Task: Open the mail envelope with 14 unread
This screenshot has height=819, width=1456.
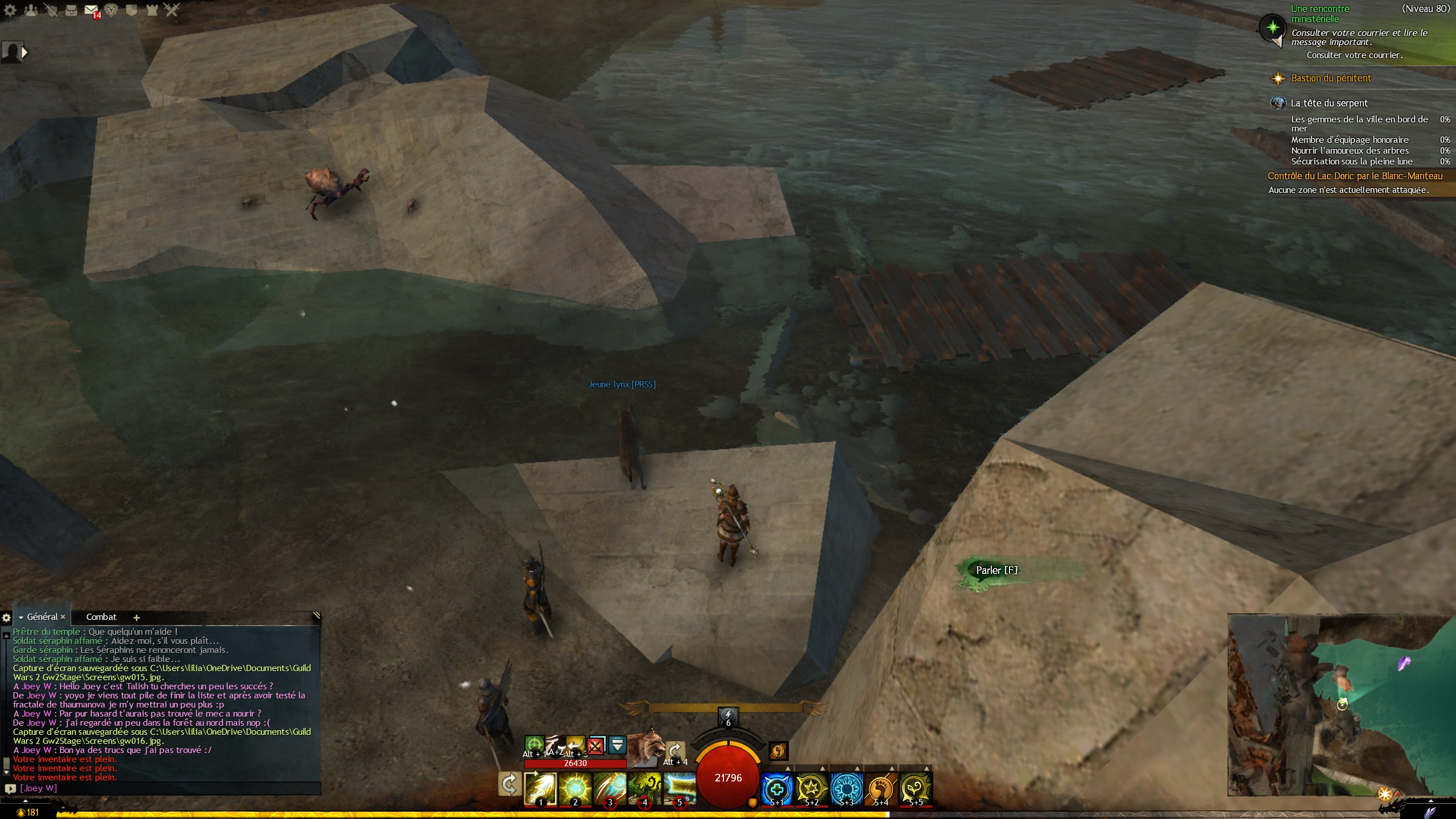Action: [x=91, y=10]
